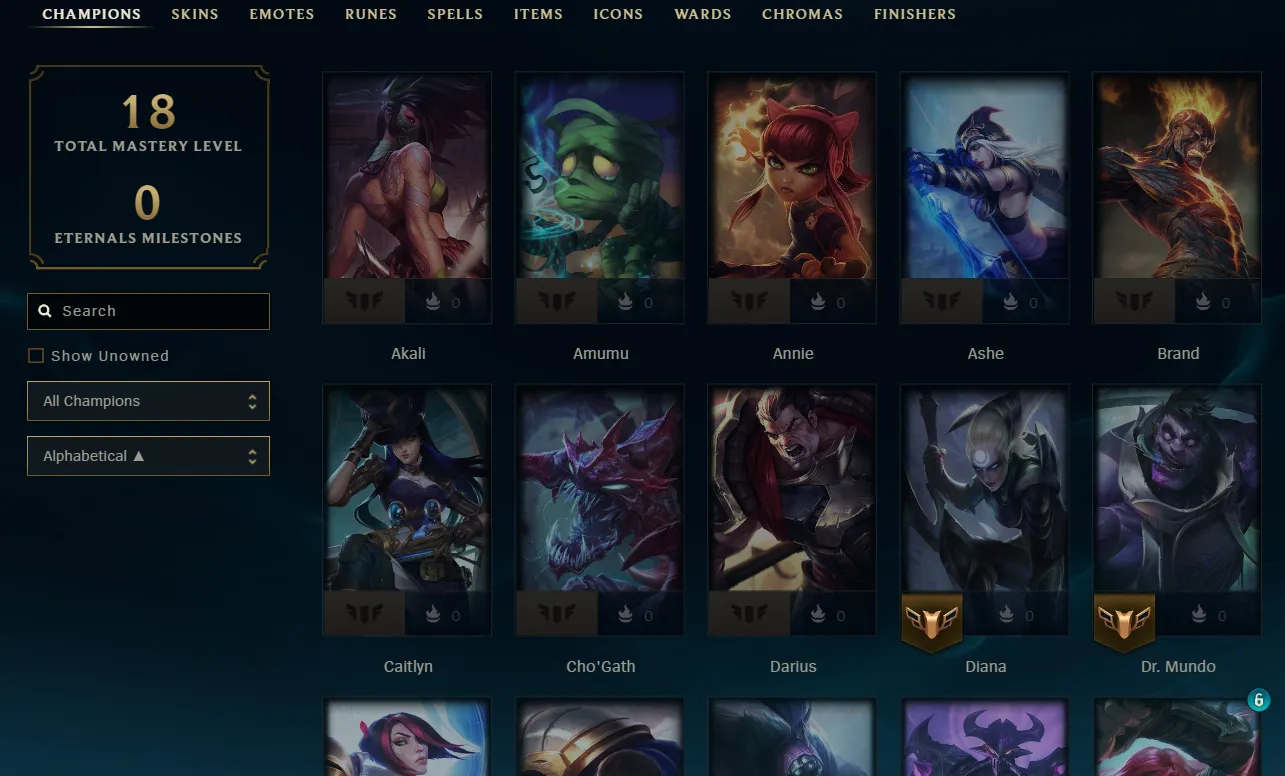1285x776 pixels.
Task: Click the eternals droplet icon under Brand
Action: coord(1203,301)
